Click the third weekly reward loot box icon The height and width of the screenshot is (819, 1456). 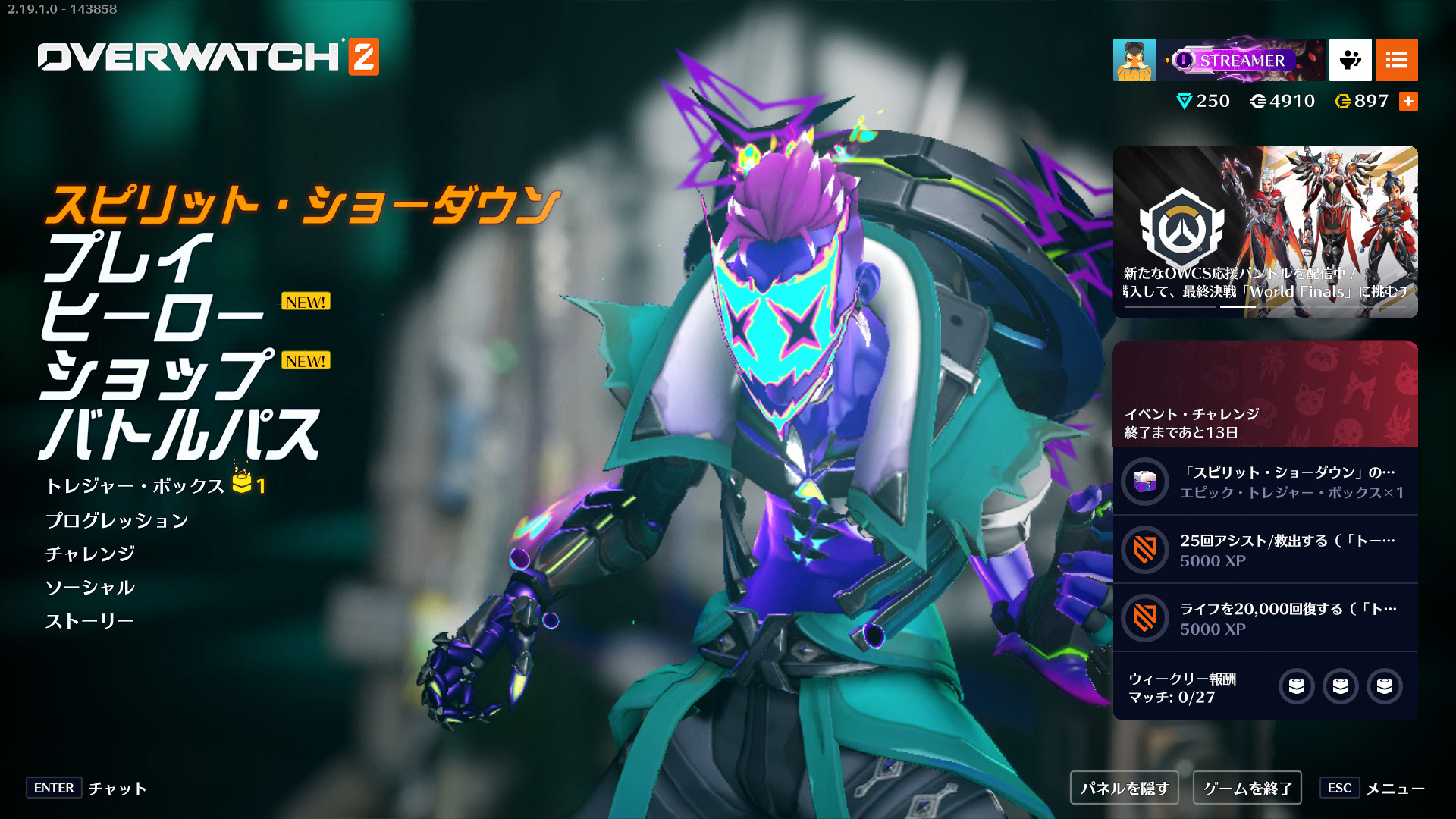coord(1385,686)
